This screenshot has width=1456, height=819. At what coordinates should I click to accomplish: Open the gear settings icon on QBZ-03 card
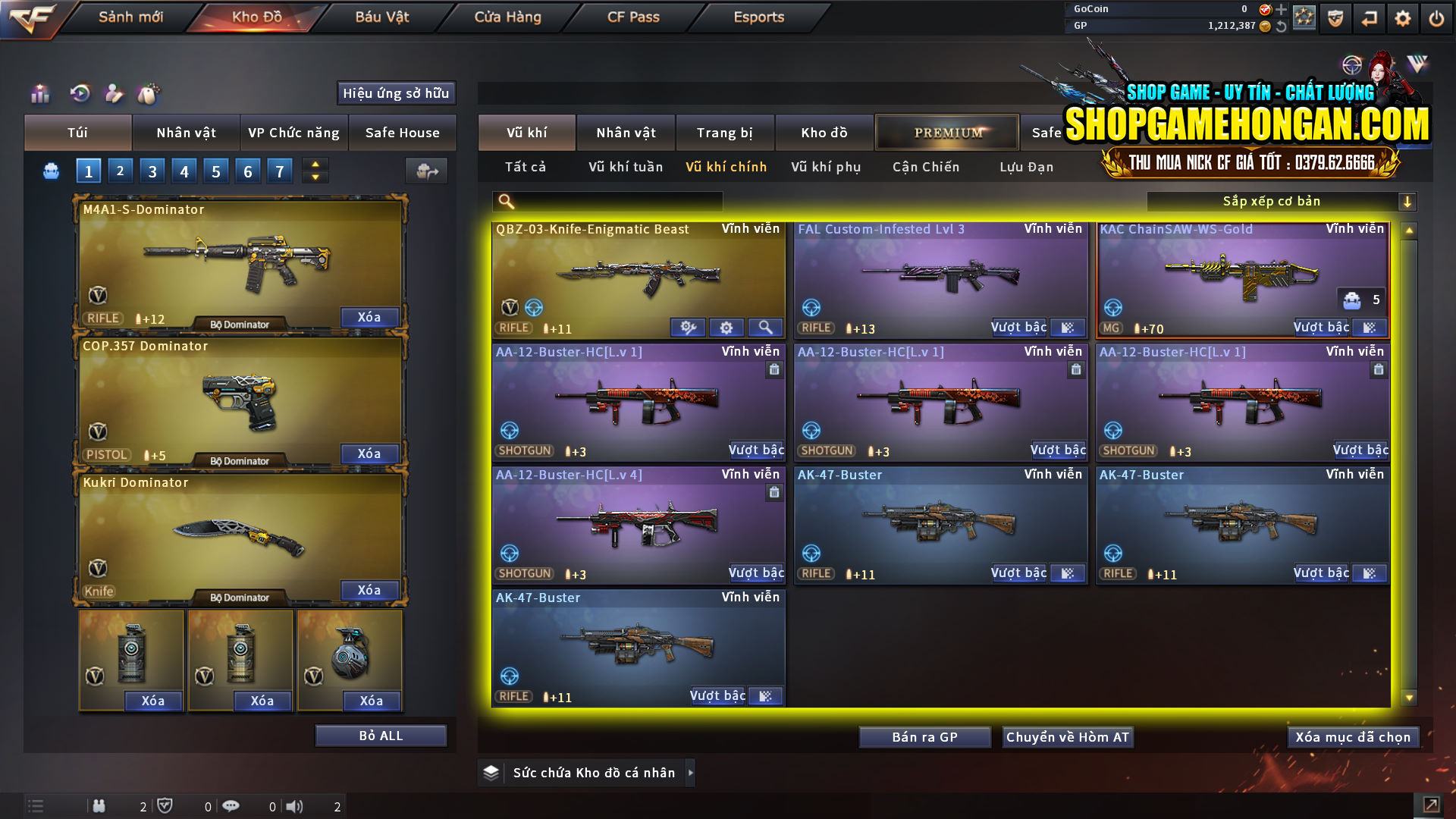pyautogui.click(x=726, y=327)
